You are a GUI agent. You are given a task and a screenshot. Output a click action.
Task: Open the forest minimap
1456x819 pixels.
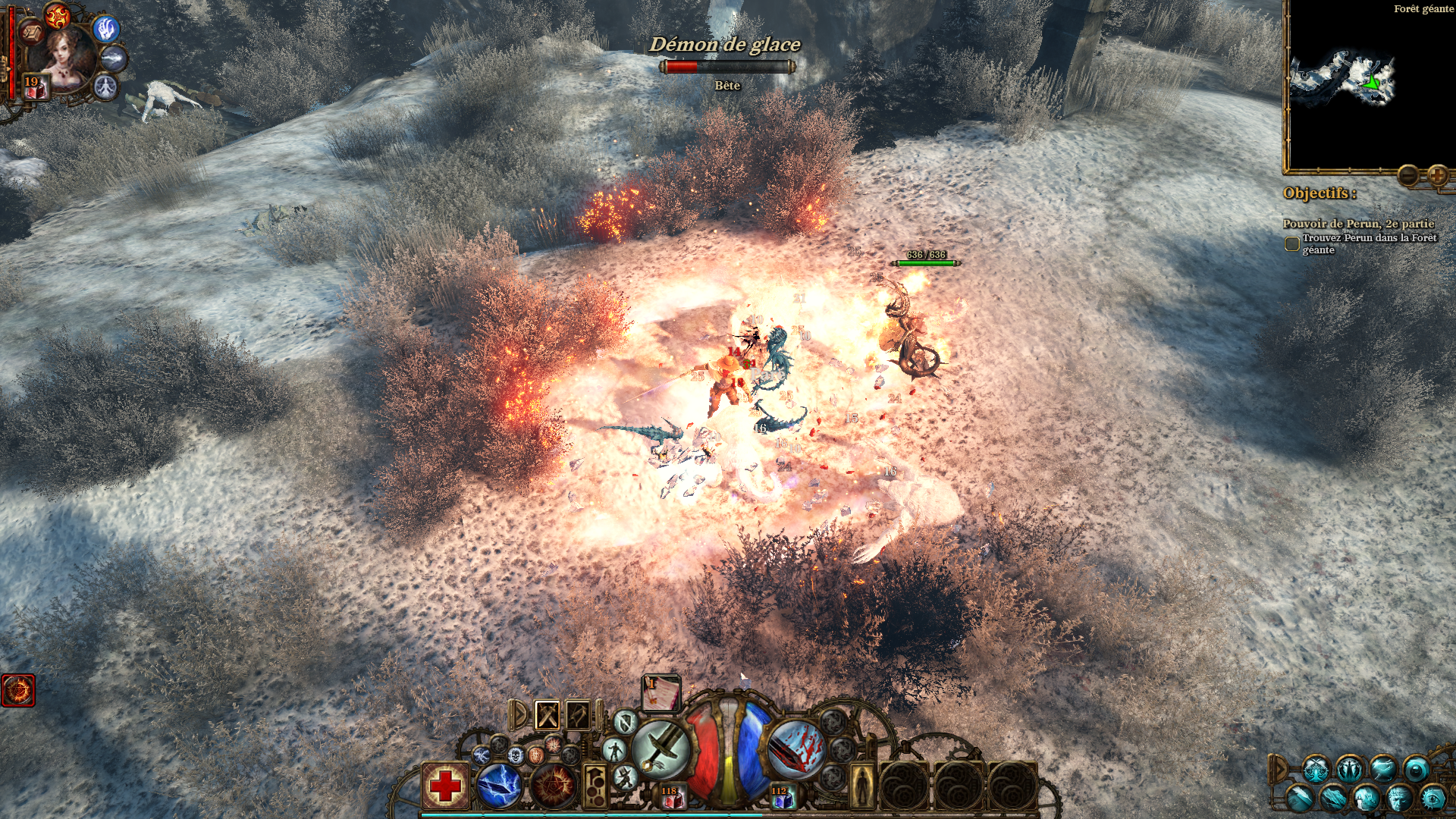1342,80
